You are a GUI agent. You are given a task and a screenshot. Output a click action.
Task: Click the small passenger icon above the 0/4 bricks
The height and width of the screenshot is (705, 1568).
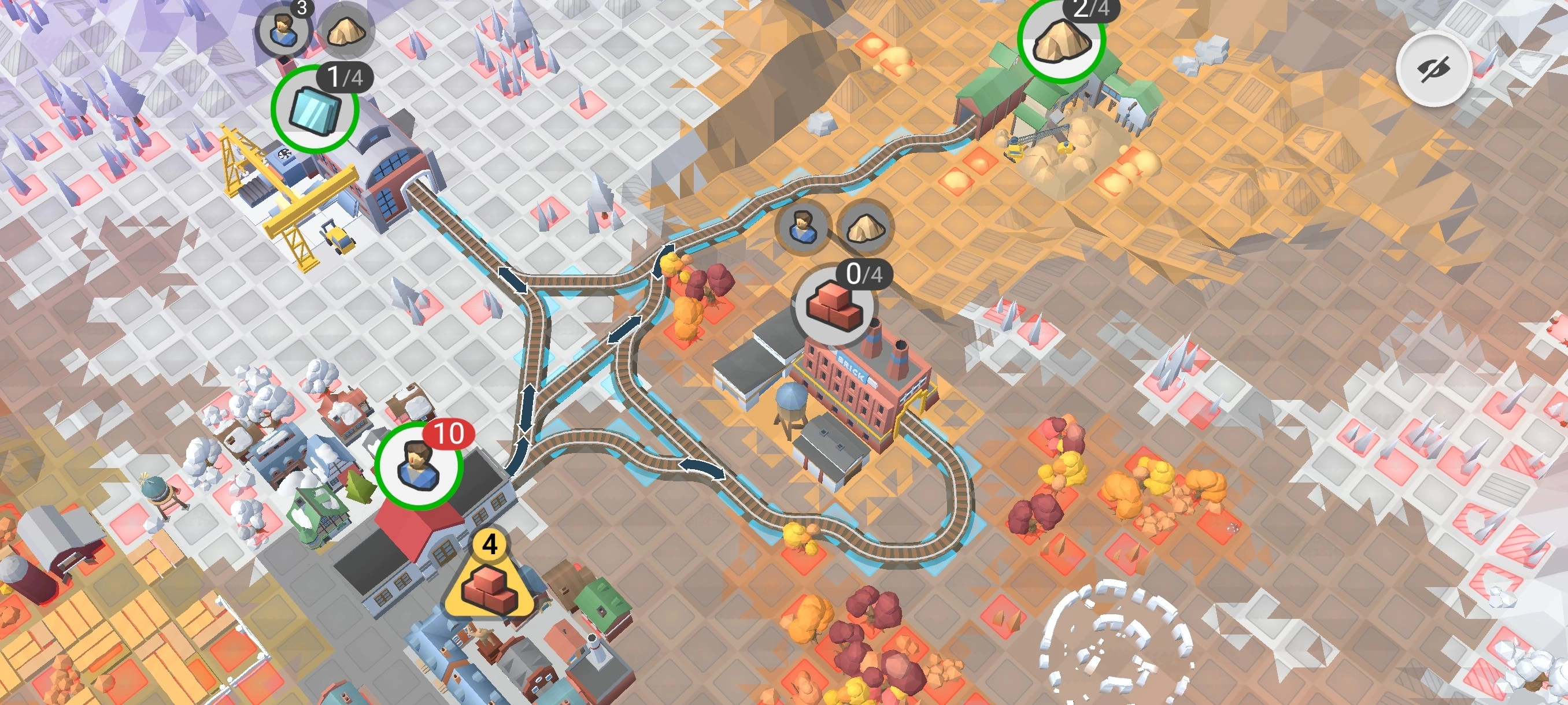tap(803, 227)
